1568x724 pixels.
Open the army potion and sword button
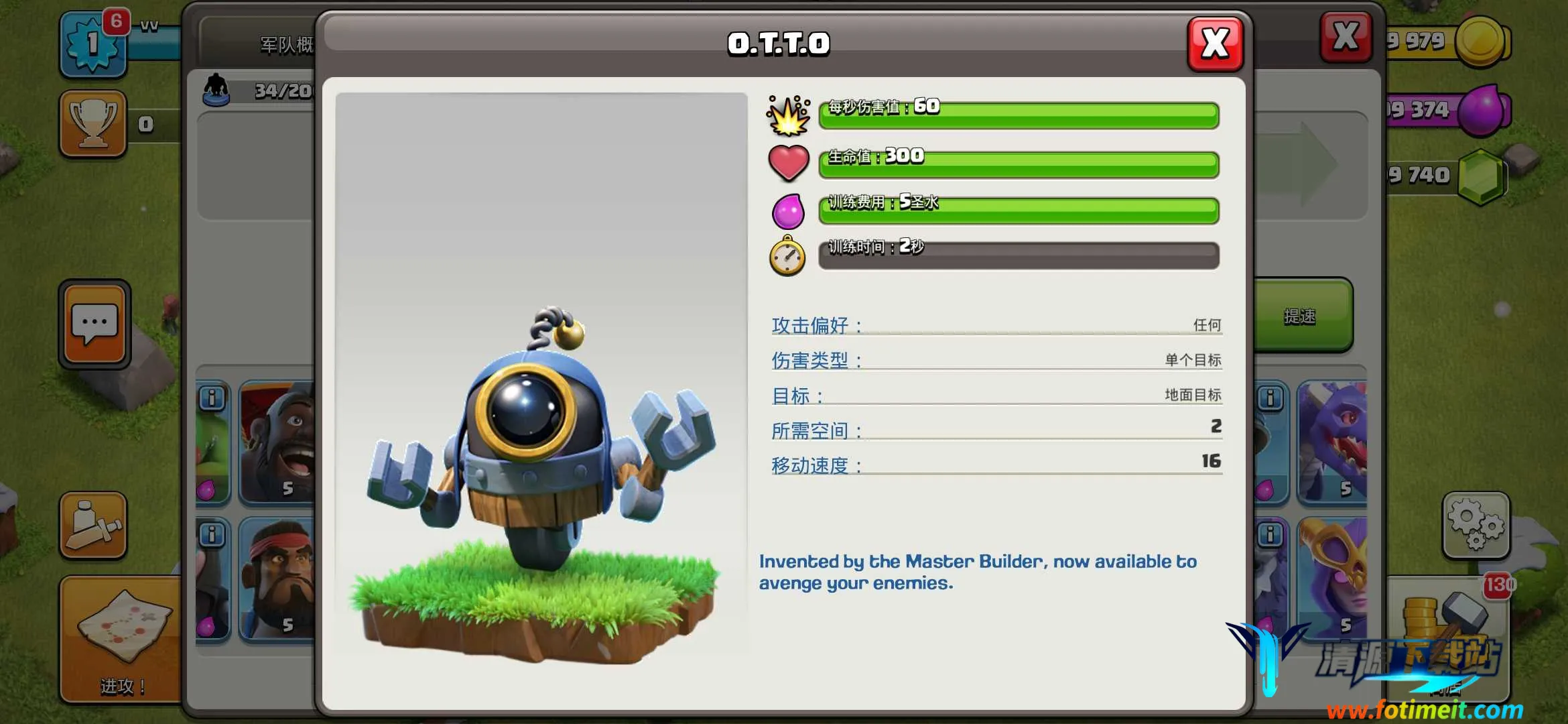pos(93,526)
